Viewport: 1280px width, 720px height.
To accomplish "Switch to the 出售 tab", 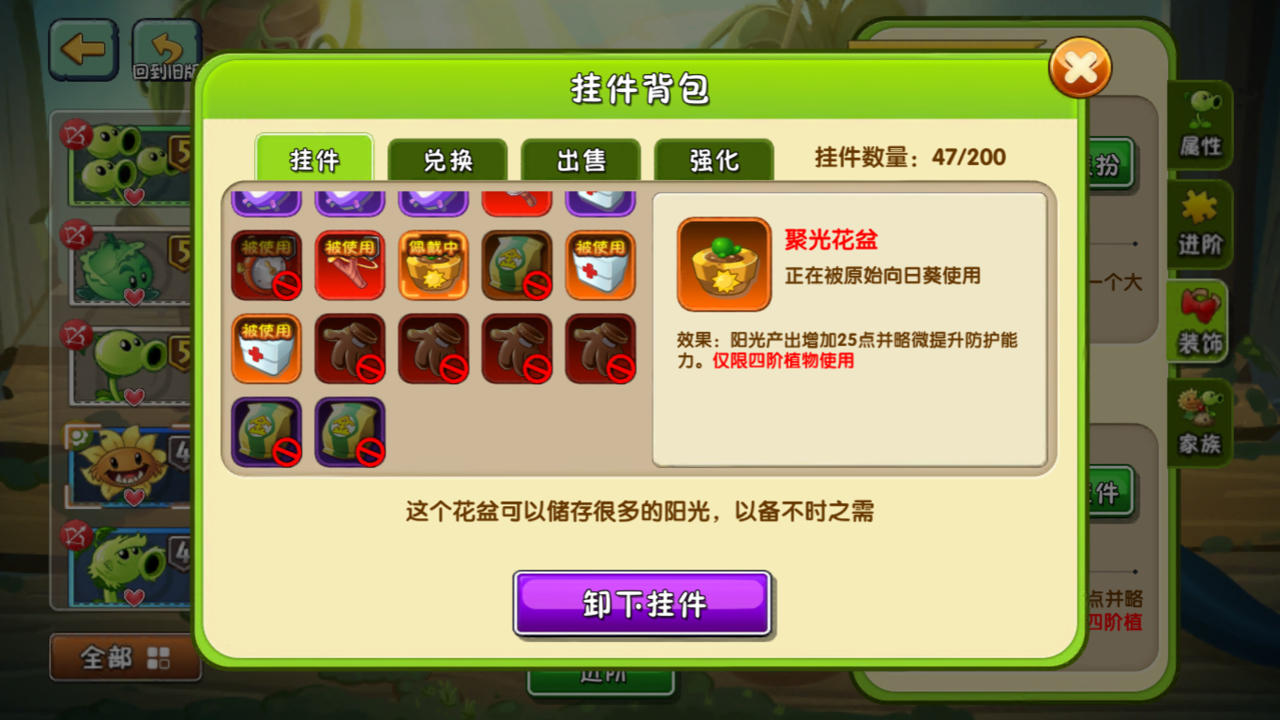I will coord(581,160).
